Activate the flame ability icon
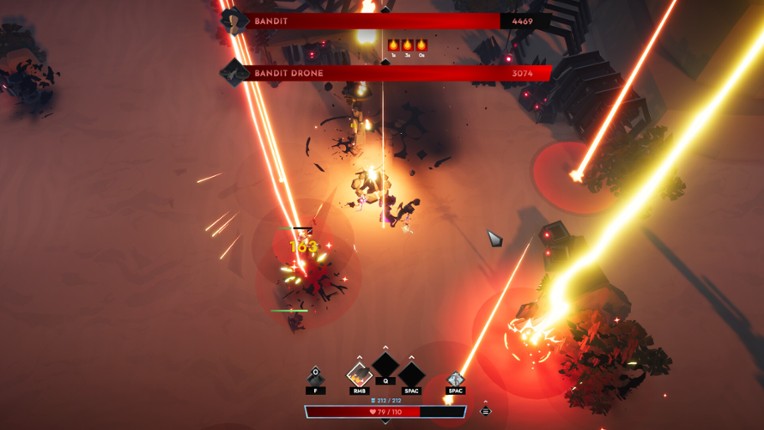 coord(359,375)
